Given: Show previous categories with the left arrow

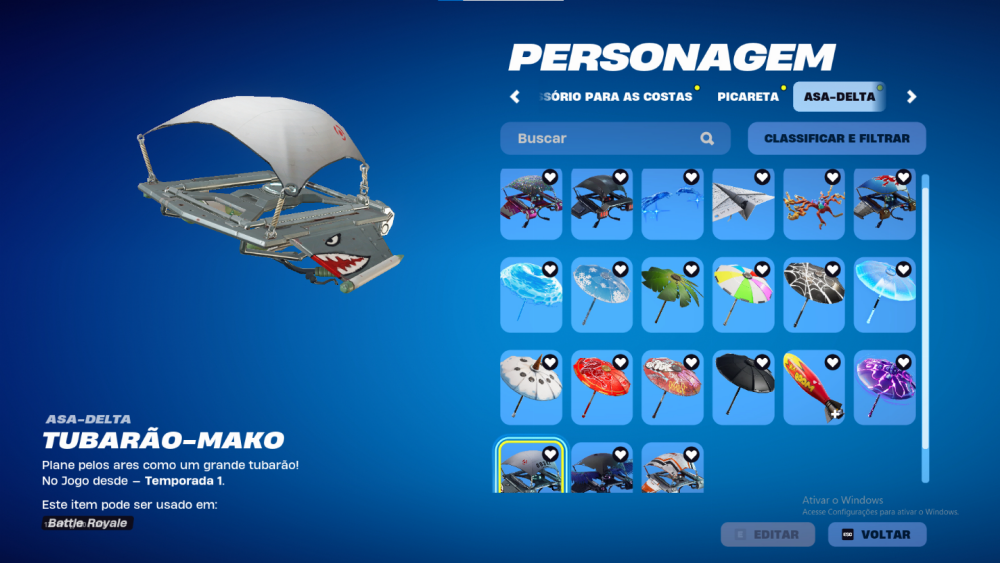Looking at the screenshot, I should [x=515, y=97].
